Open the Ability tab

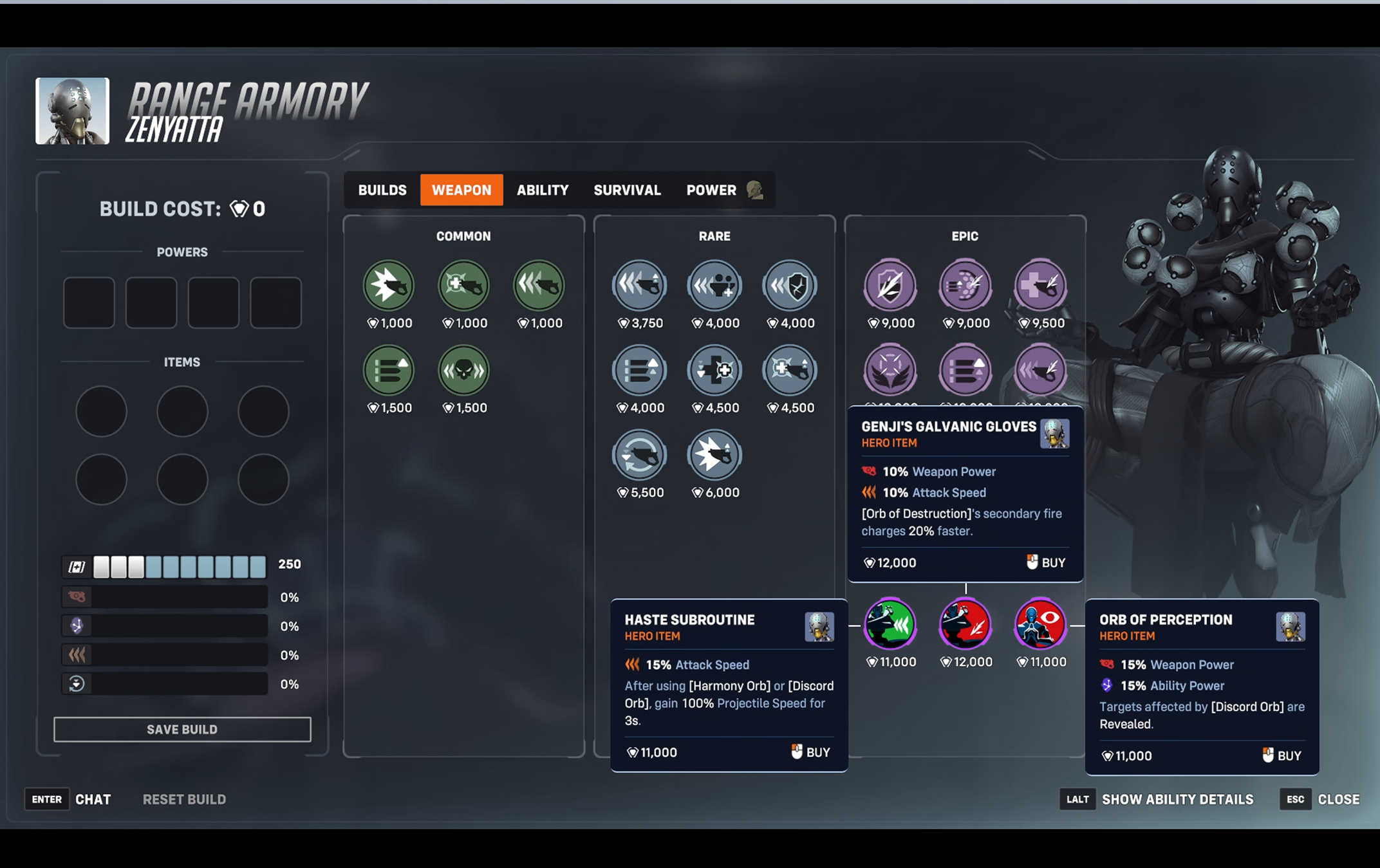(x=543, y=190)
